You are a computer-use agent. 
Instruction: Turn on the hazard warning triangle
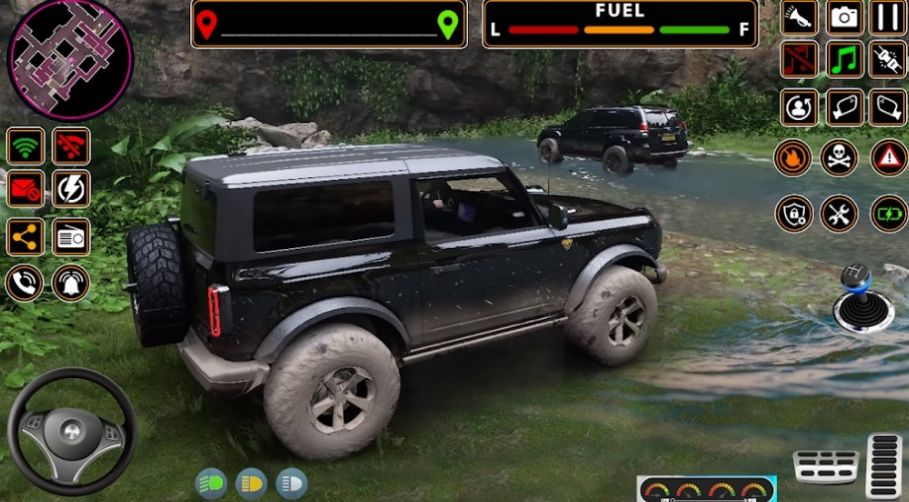(888, 157)
